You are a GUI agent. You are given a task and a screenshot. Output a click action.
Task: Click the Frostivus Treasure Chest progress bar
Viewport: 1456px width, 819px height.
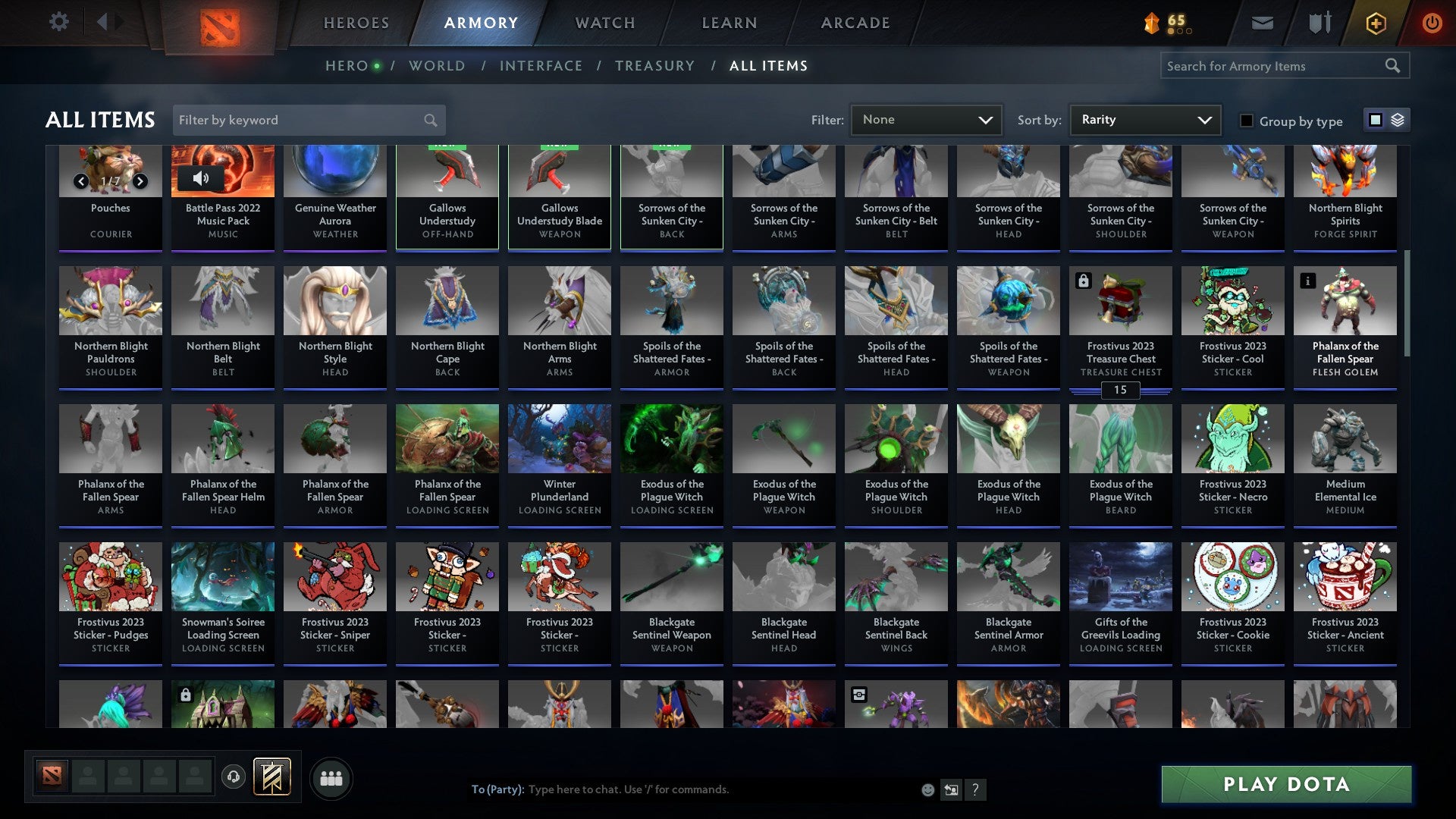click(1121, 390)
